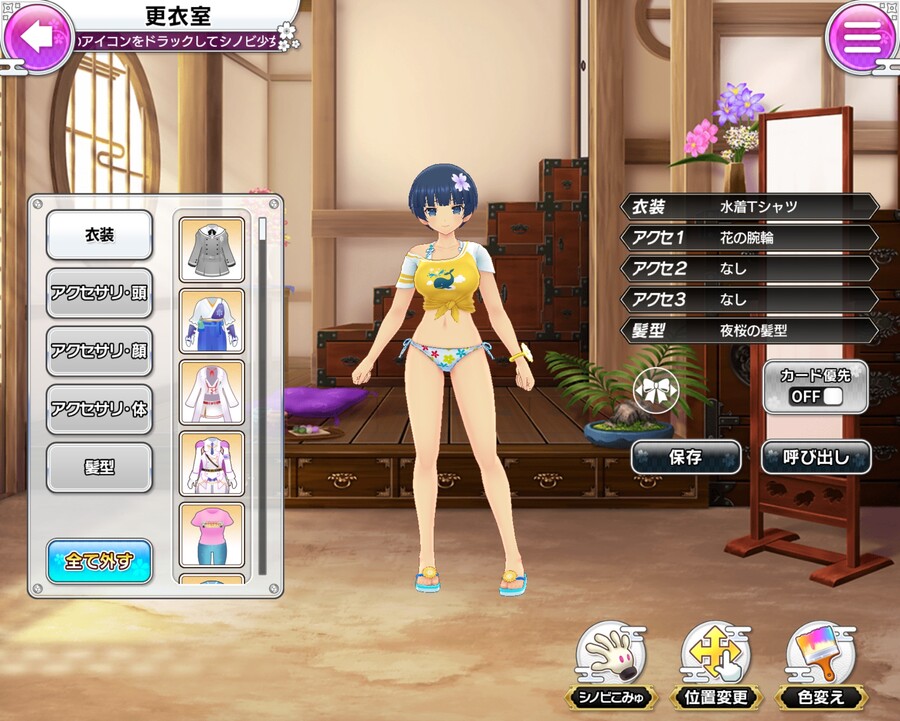Save outfit with 保存 button
Viewport: 900px width, 721px height.
685,458
